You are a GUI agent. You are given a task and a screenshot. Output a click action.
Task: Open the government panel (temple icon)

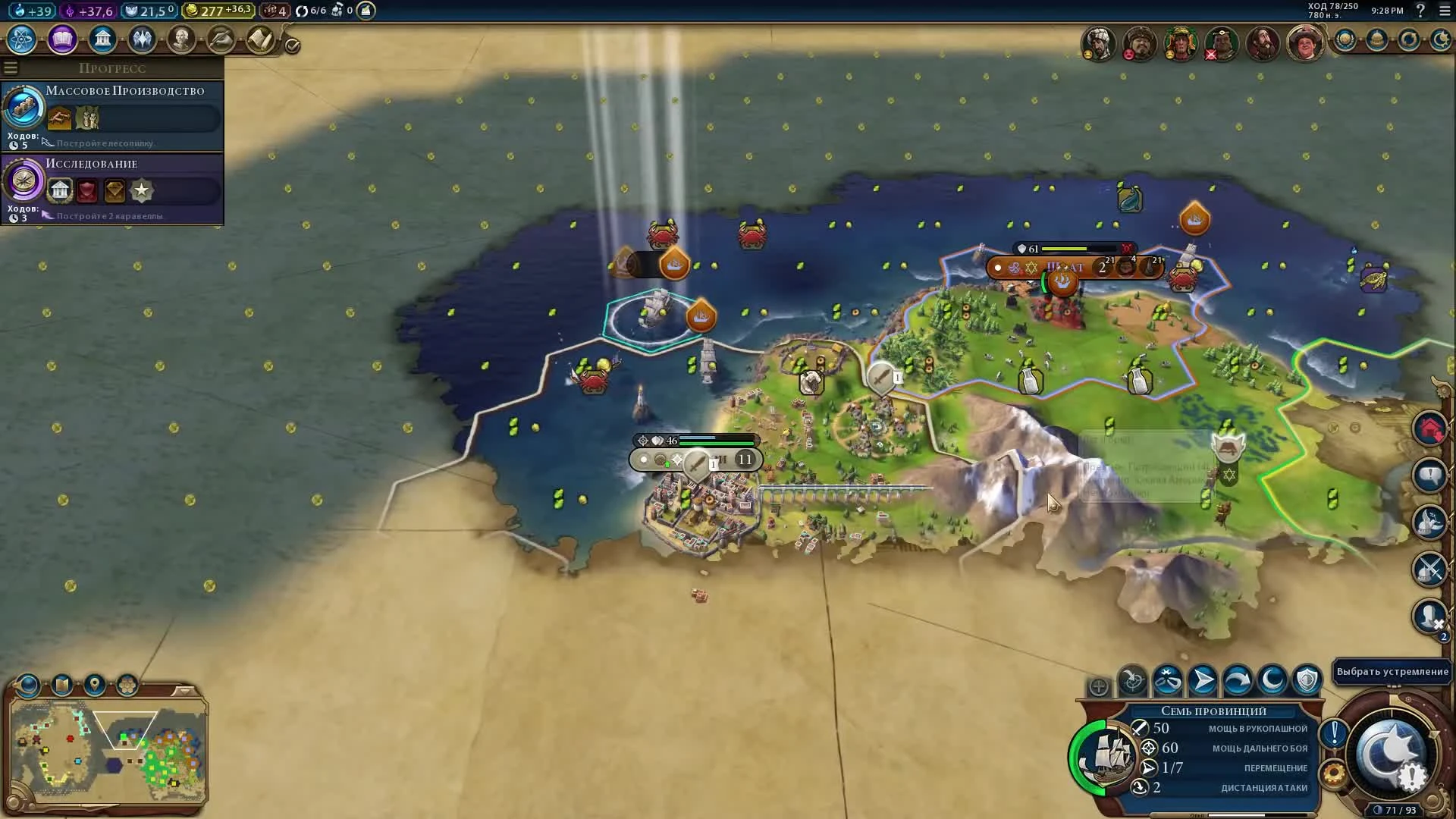(102, 39)
